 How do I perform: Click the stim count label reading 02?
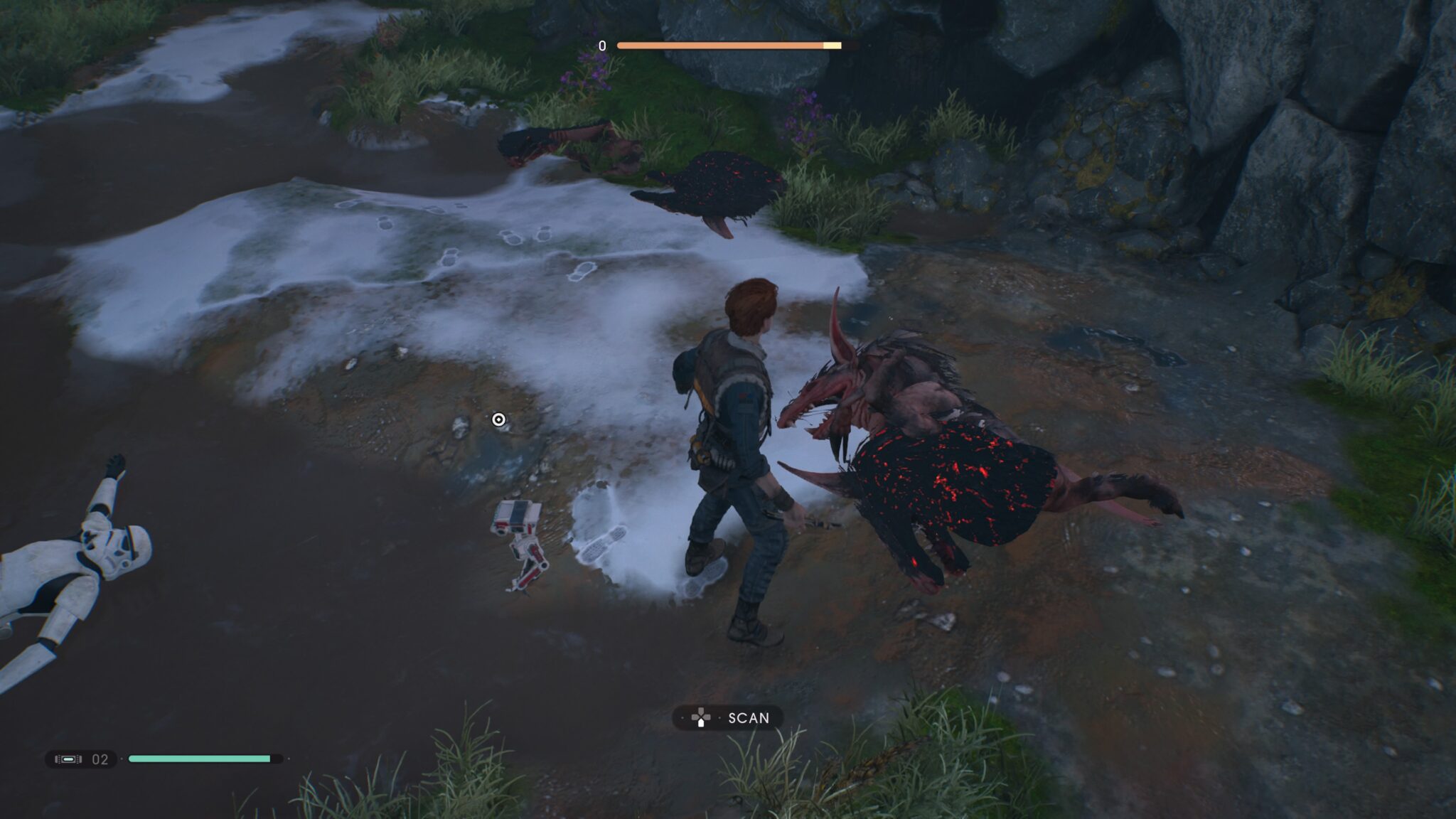click(98, 759)
